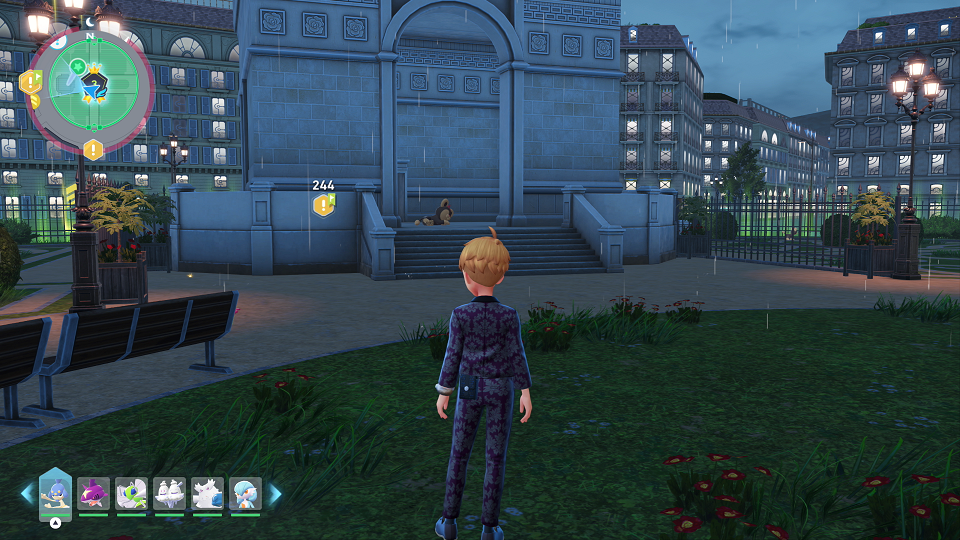Screen dimensions: 960x540
Task: Switch to the white and green Pokémon slot
Action: click(131, 493)
